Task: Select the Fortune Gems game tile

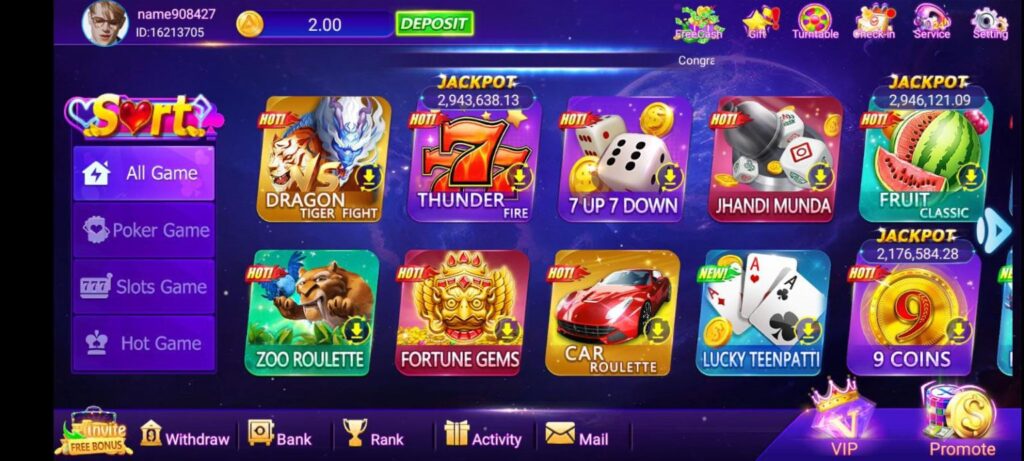Action: click(462, 312)
